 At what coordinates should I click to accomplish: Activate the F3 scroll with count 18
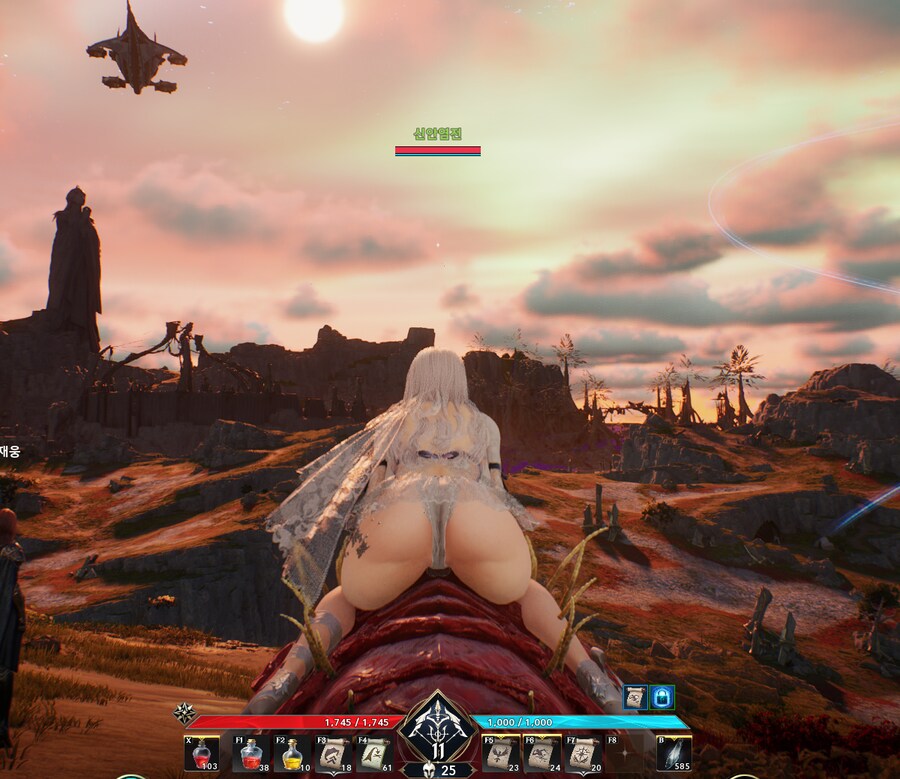(333, 753)
